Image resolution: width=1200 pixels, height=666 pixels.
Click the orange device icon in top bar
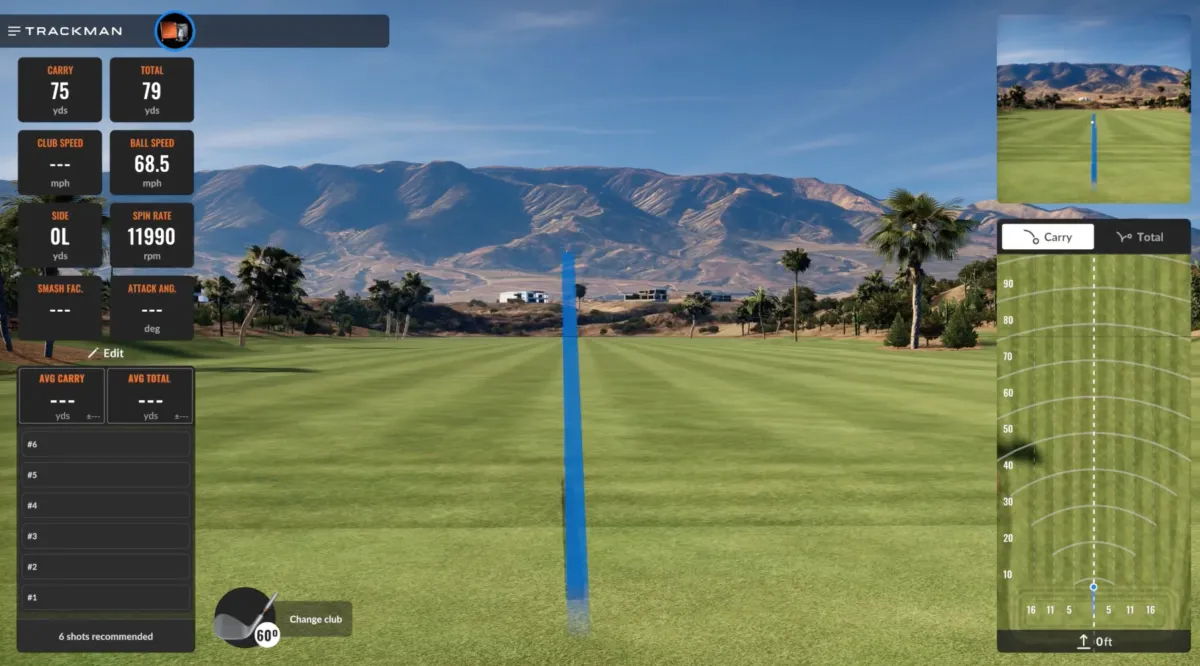175,31
